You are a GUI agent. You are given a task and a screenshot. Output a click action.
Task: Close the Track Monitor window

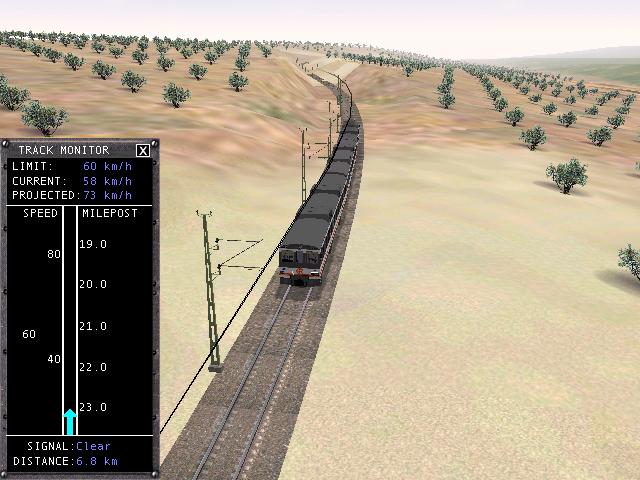(x=143, y=150)
